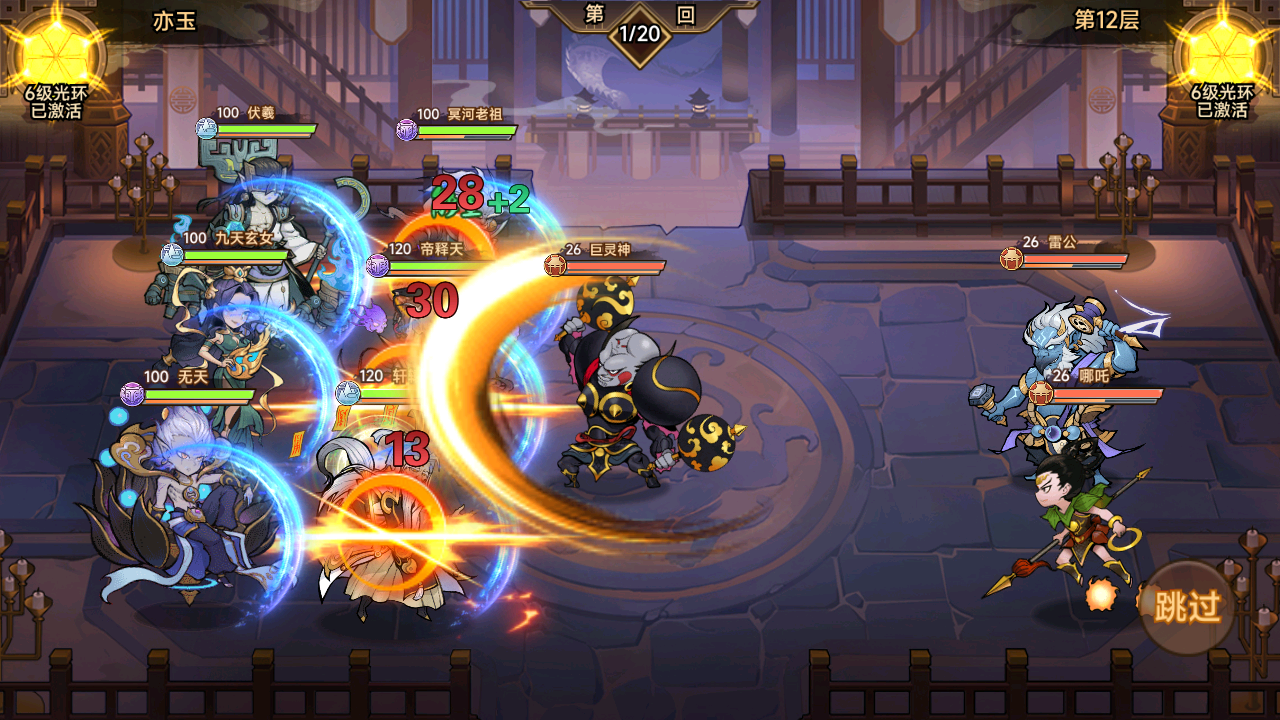The height and width of the screenshot is (720, 1280).
Task: Skip the battle with the 跳过 button
Action: (1188, 606)
